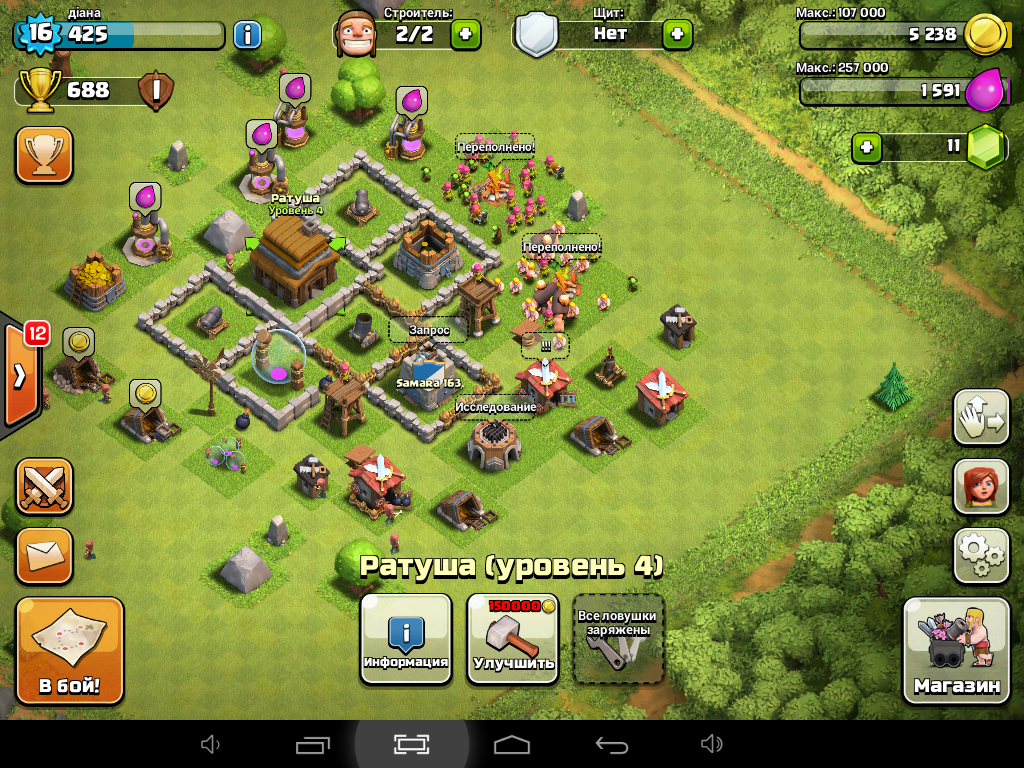This screenshot has width=1024, height=768.
Task: Open the trophy leaderboard button
Action: (x=44, y=155)
